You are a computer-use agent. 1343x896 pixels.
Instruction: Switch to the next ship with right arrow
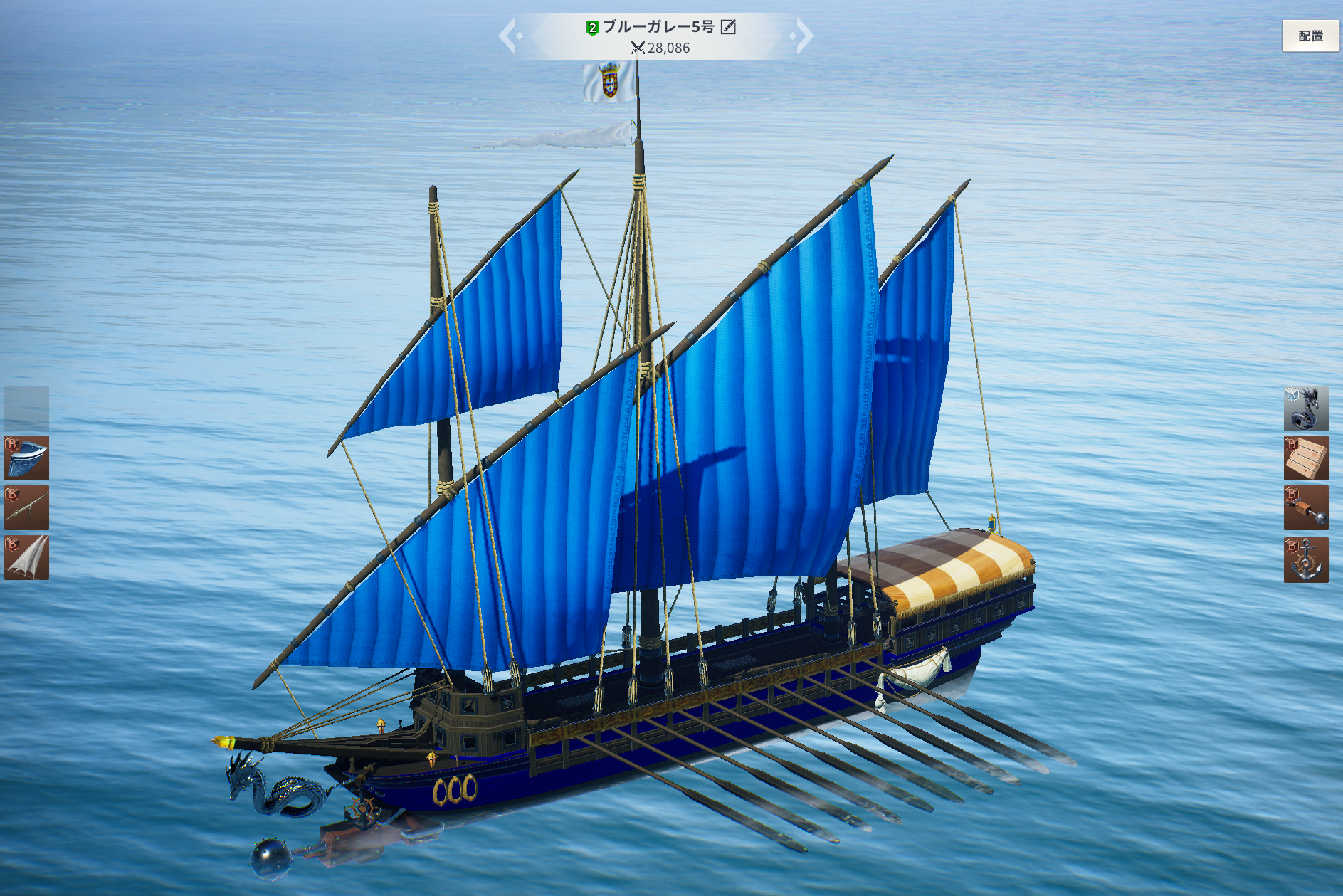coord(804,36)
